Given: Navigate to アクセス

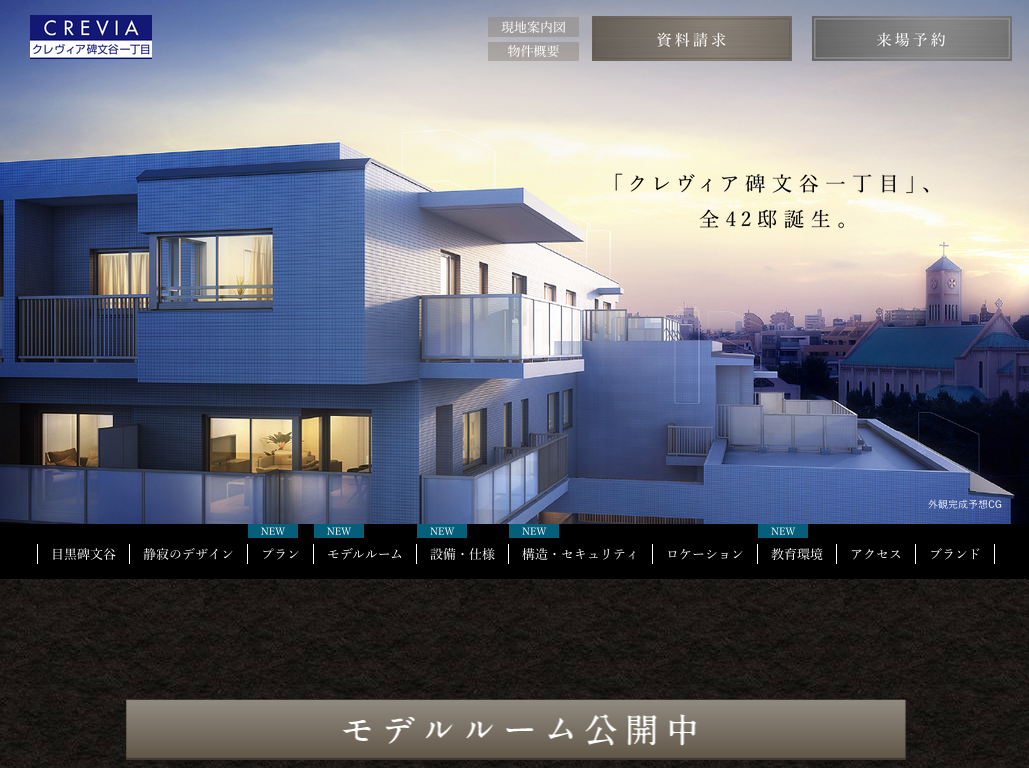Looking at the screenshot, I should (x=876, y=554).
